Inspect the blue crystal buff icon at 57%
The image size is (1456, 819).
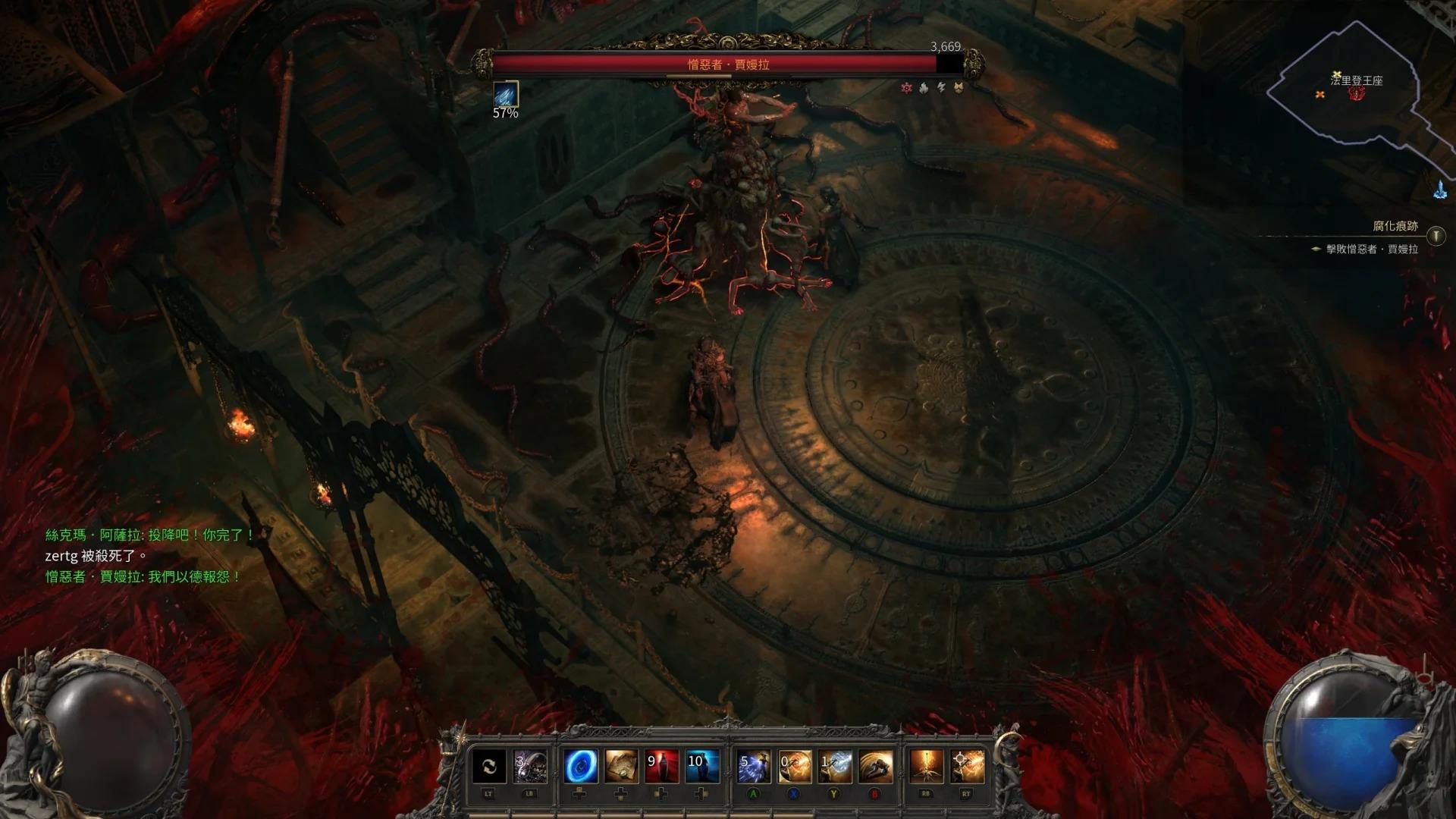click(506, 93)
